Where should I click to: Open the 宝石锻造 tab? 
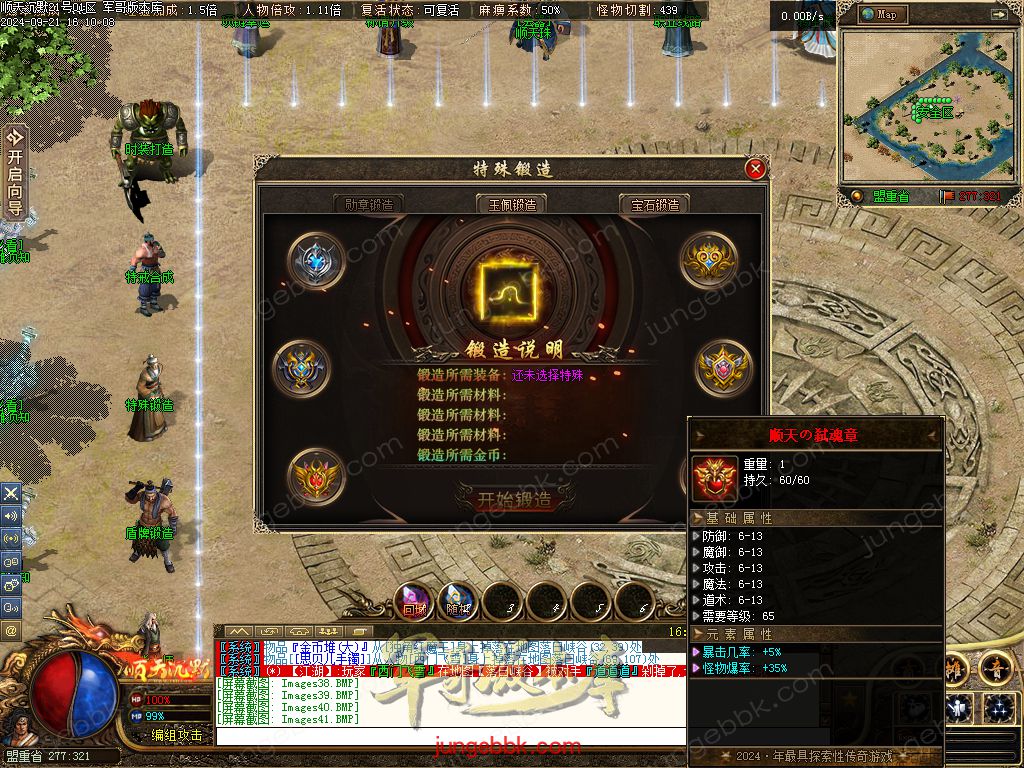pos(655,204)
